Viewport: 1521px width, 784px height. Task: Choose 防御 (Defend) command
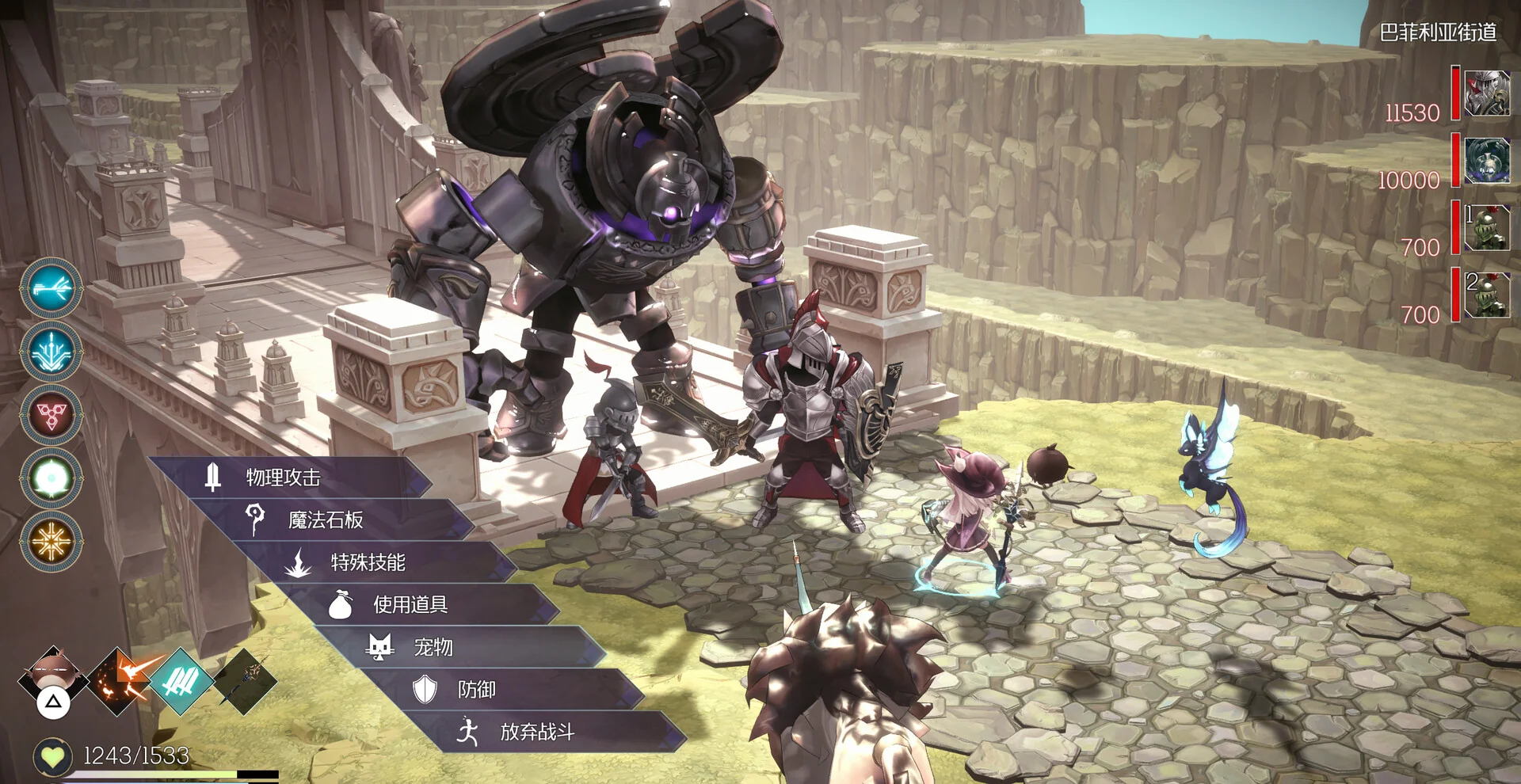476,690
